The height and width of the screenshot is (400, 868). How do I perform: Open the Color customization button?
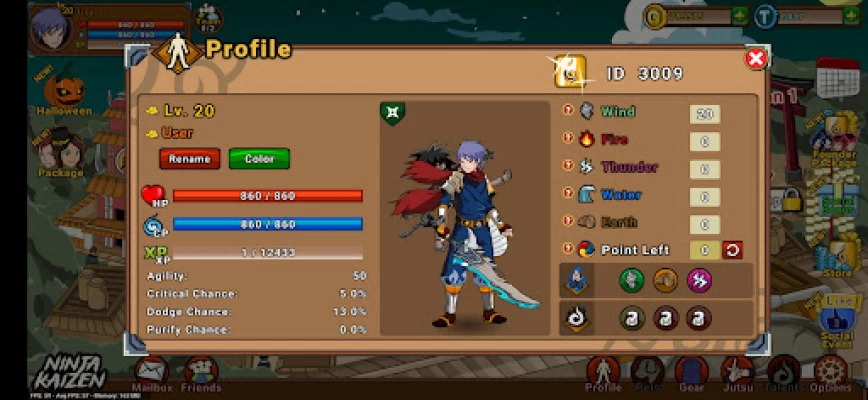pos(259,159)
